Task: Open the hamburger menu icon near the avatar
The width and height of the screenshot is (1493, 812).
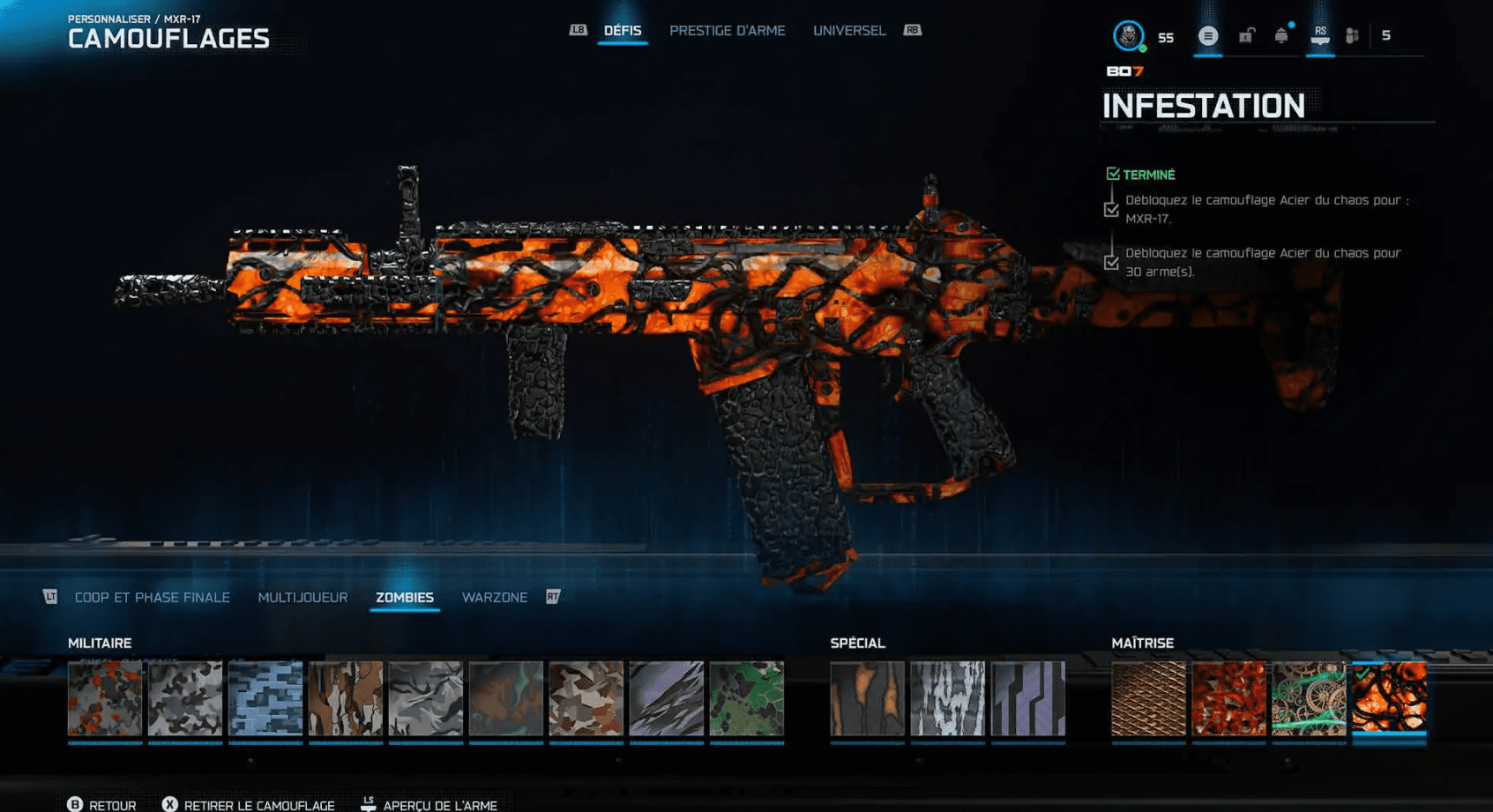Action: point(1207,36)
